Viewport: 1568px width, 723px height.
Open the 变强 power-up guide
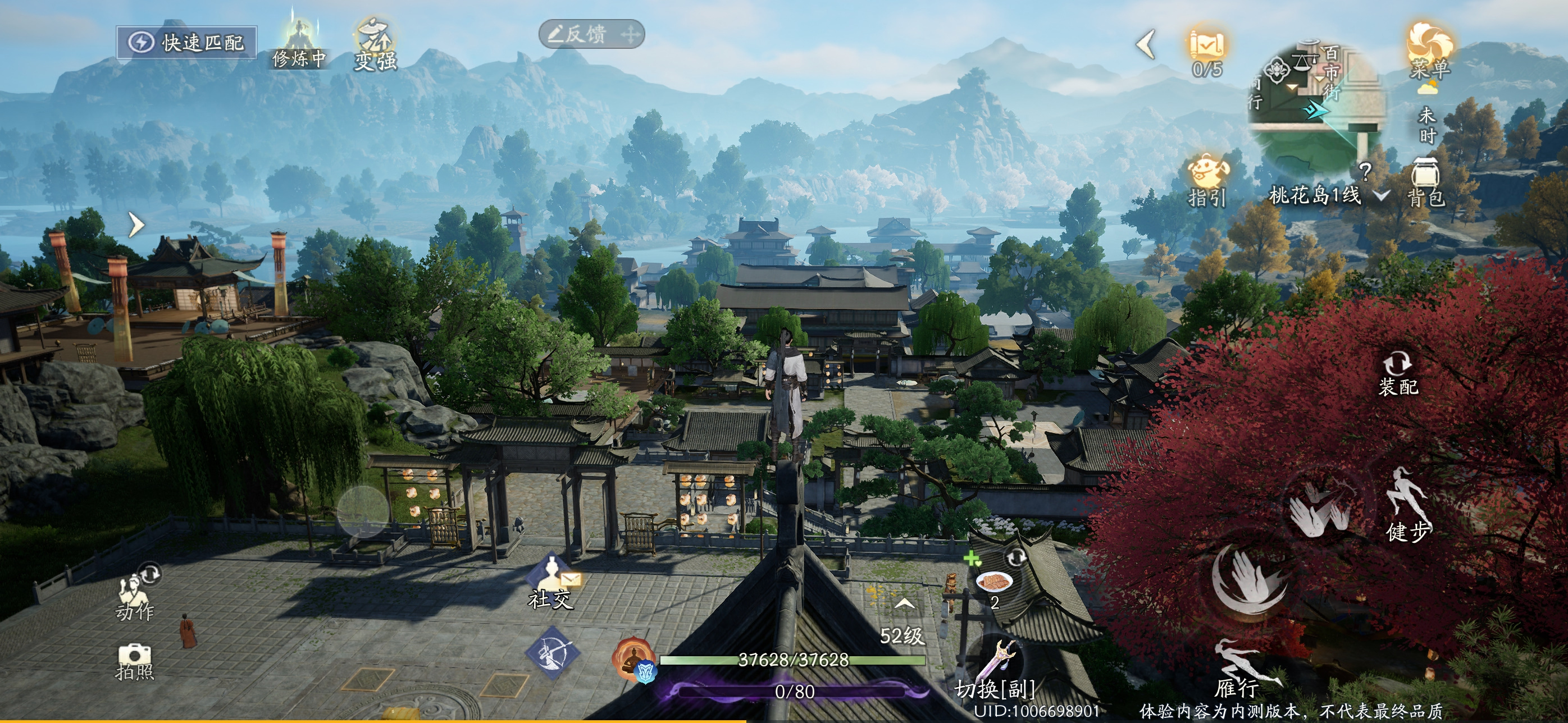click(376, 44)
